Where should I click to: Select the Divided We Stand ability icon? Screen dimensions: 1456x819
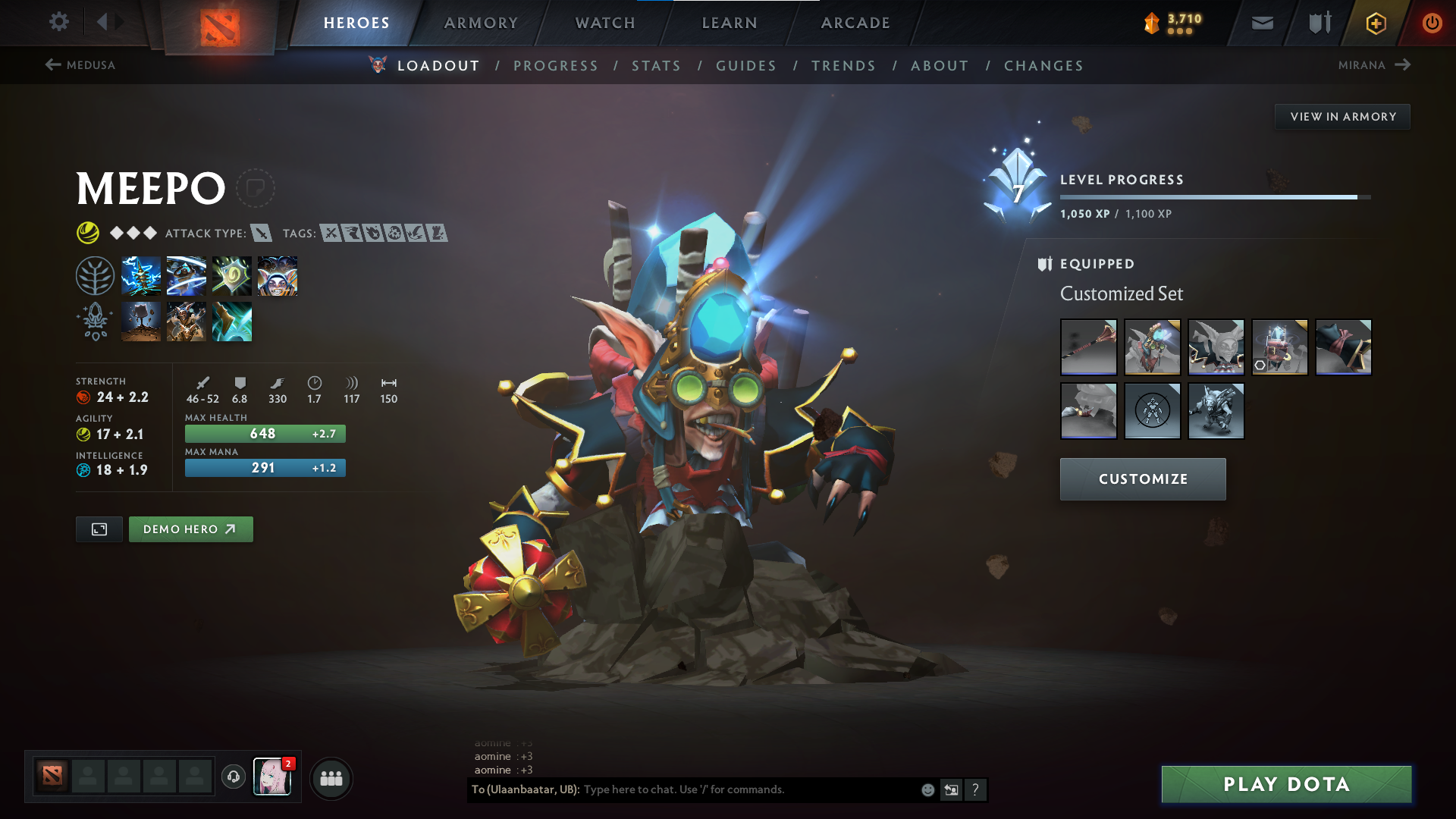(x=277, y=275)
